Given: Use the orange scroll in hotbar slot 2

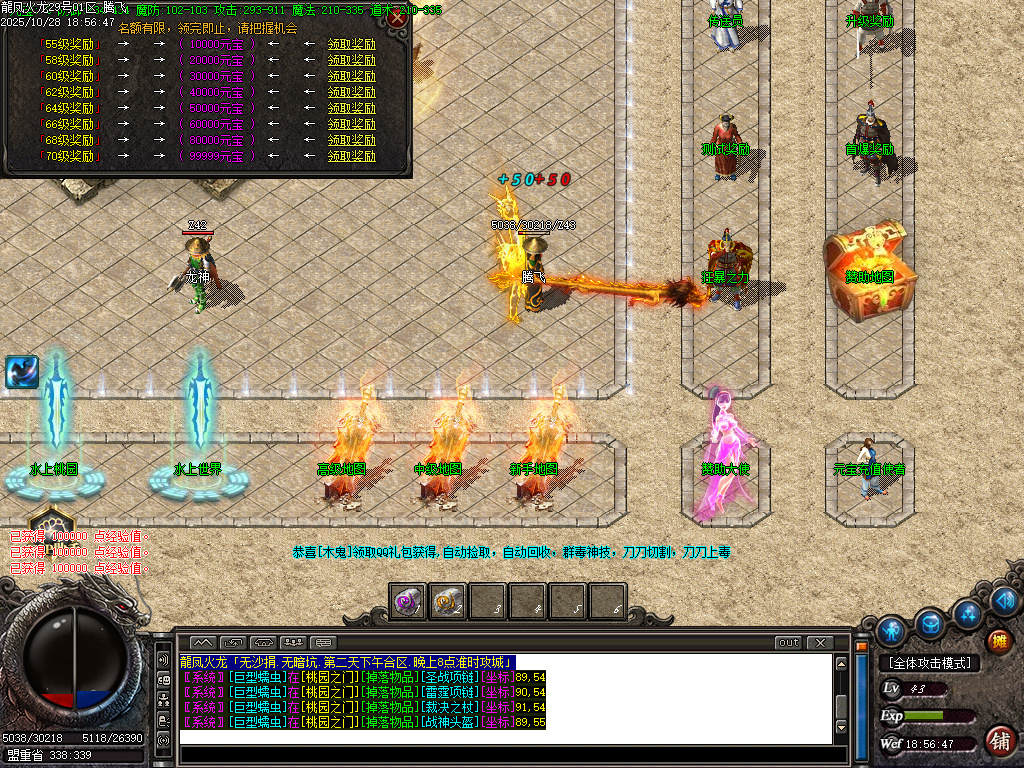Looking at the screenshot, I should [x=447, y=602].
